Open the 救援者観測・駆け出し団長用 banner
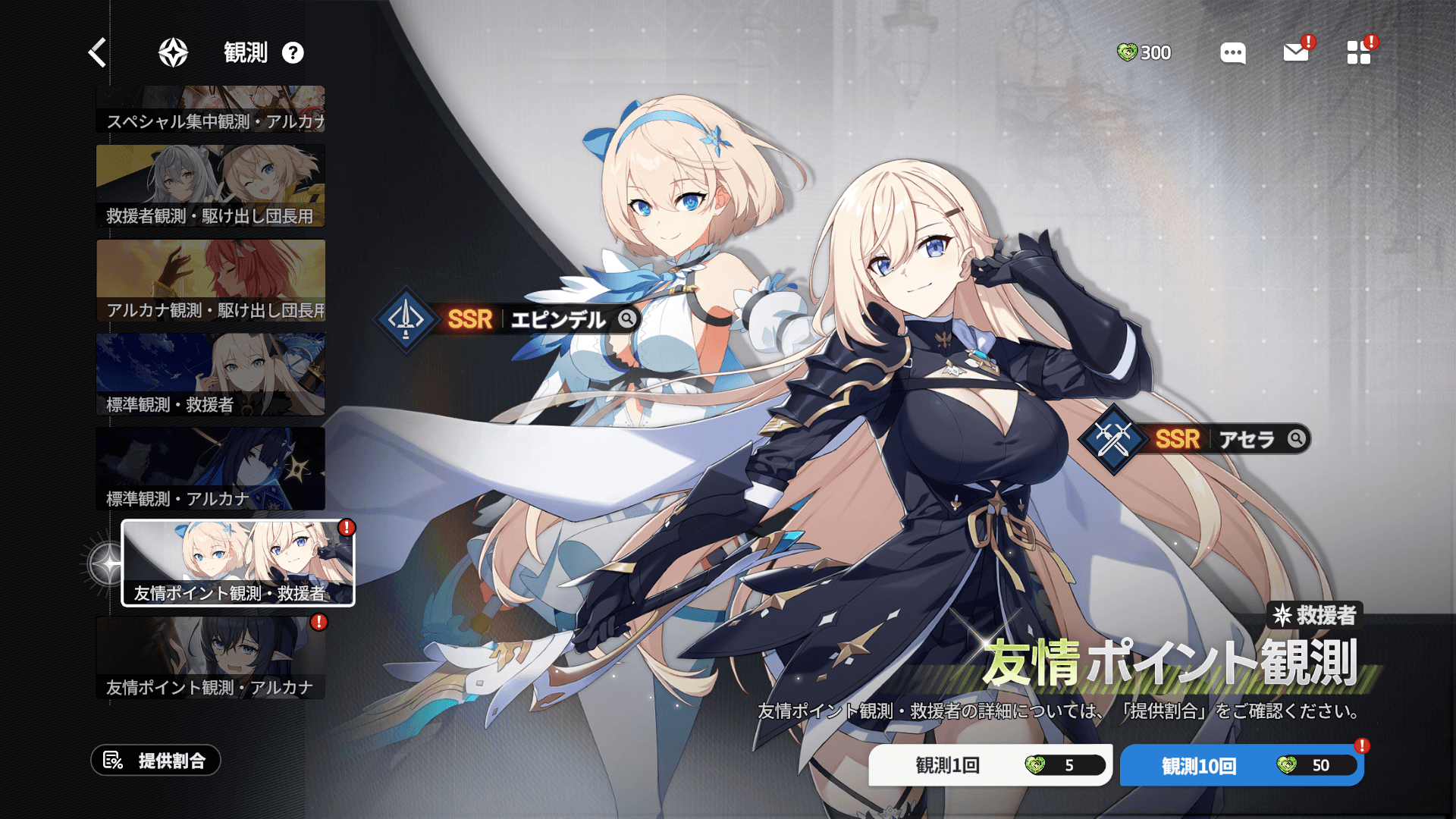1456x819 pixels. [210, 184]
